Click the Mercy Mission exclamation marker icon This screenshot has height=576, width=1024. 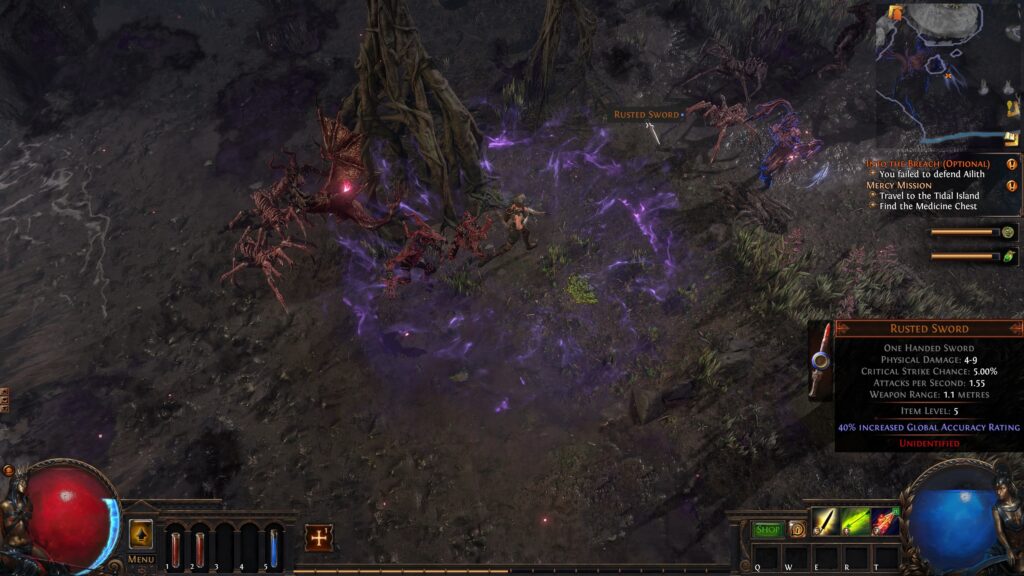tap(1012, 185)
